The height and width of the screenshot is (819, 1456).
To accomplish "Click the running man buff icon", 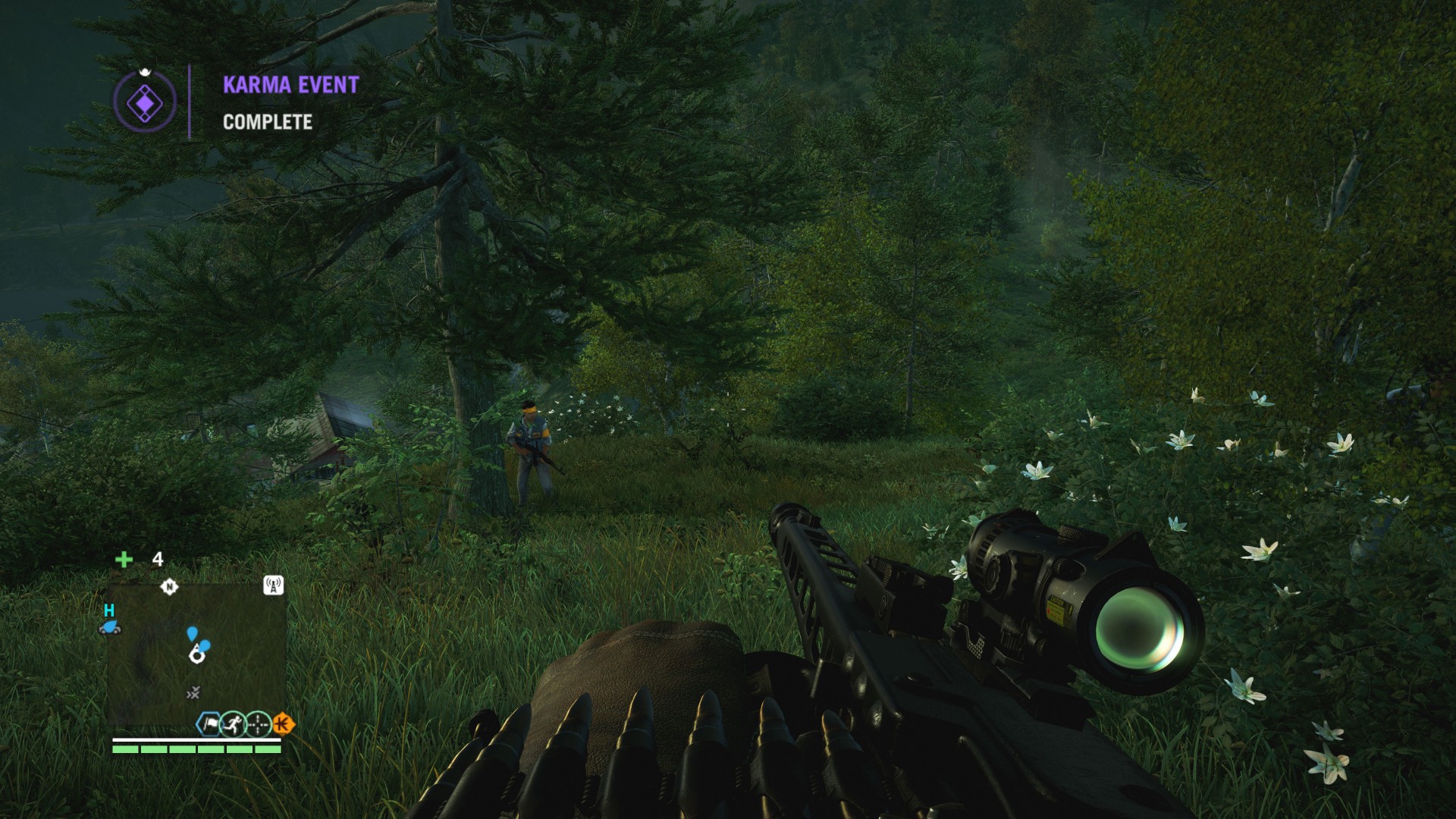I will pos(233,724).
